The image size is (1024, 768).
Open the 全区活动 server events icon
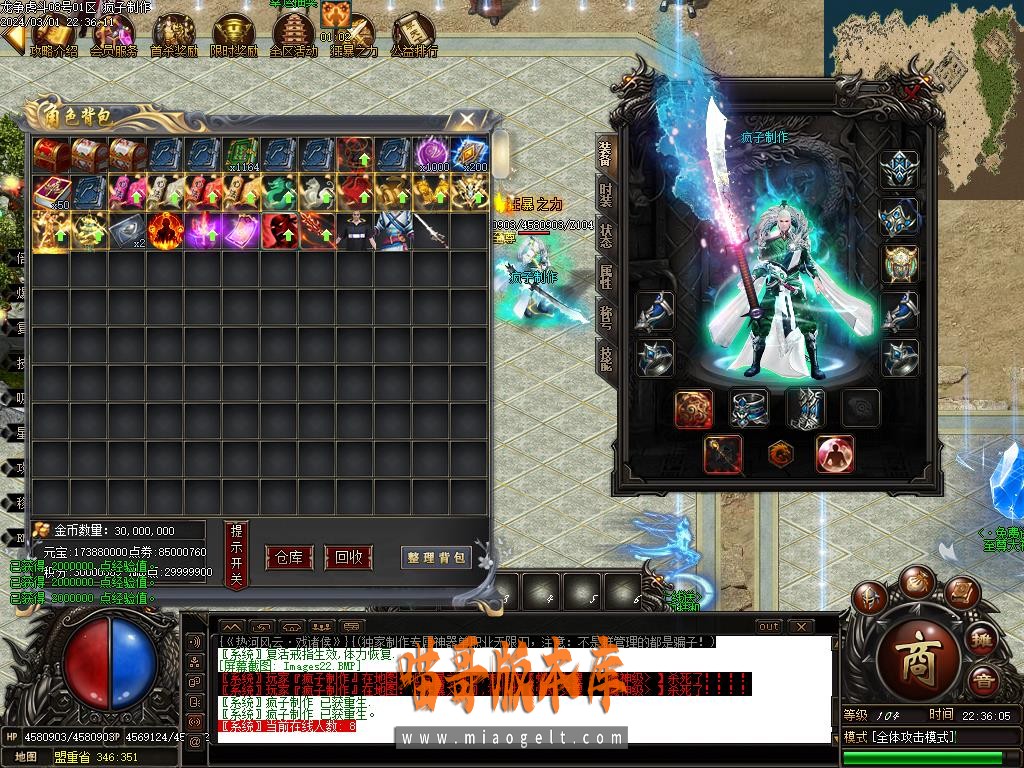[293, 37]
